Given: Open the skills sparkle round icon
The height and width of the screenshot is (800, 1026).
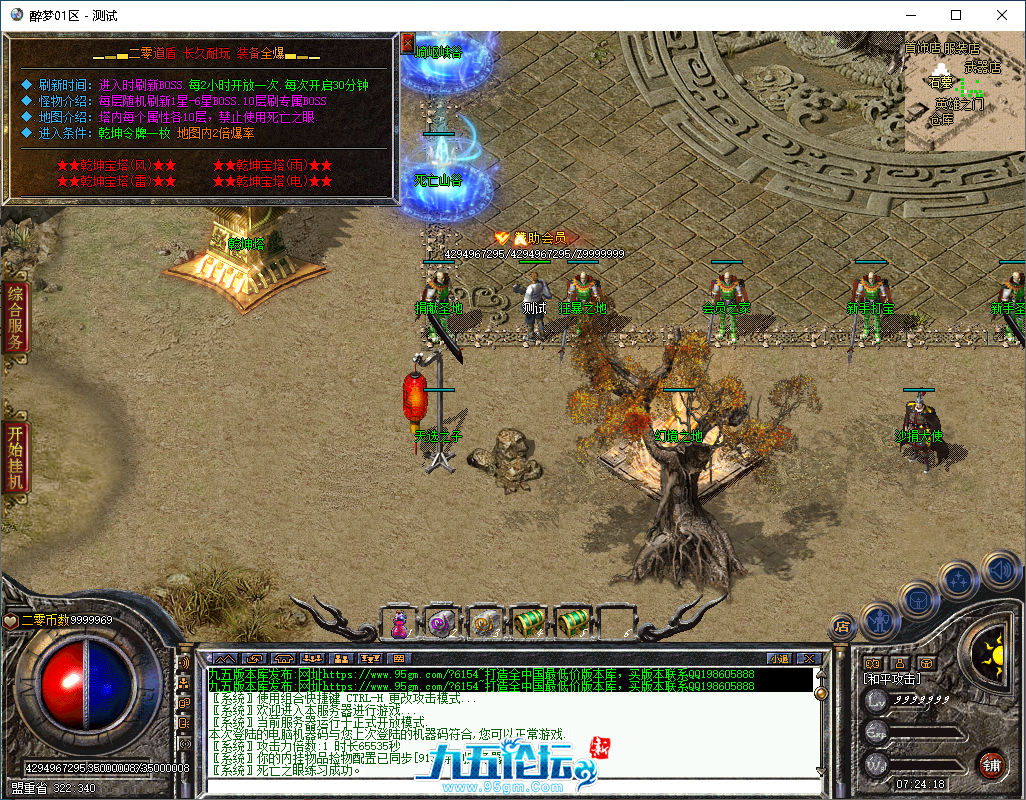Looking at the screenshot, I should 958,578.
